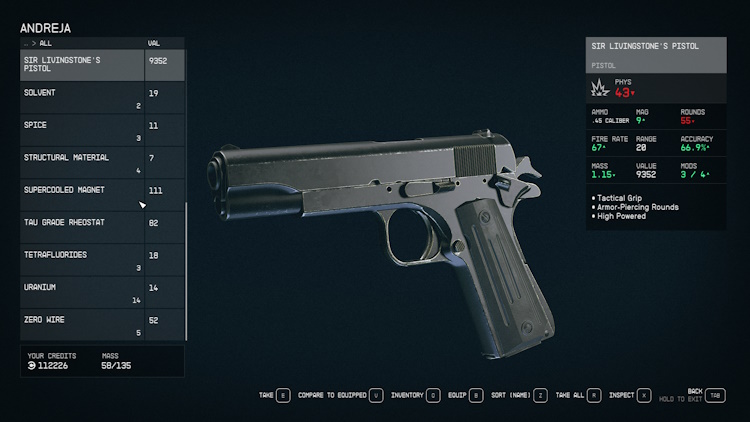This screenshot has height=422, width=750.
Task: Select the Tetrafluorides entry
Action: pos(84,260)
